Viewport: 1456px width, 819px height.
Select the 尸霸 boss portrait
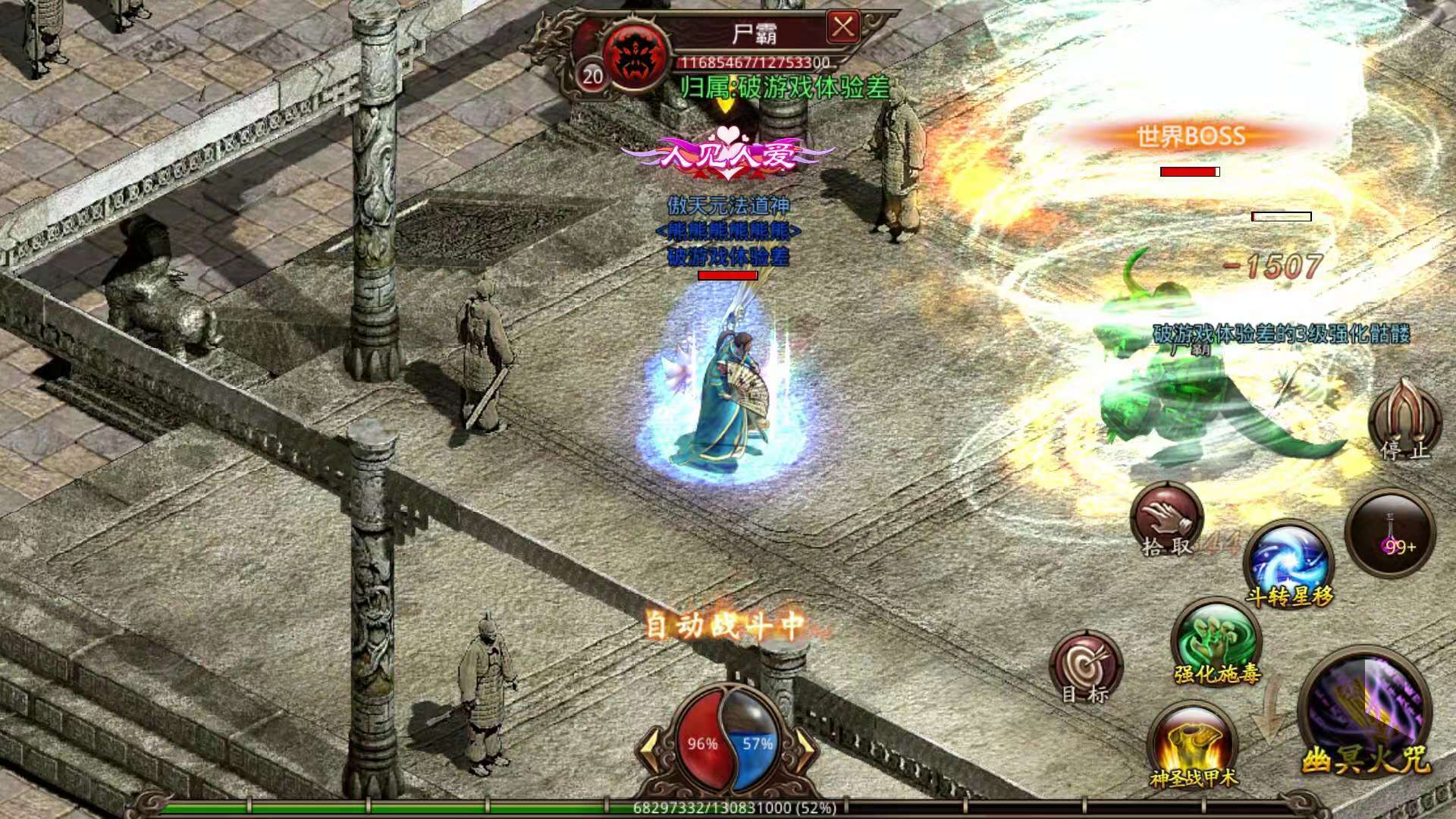(635, 57)
